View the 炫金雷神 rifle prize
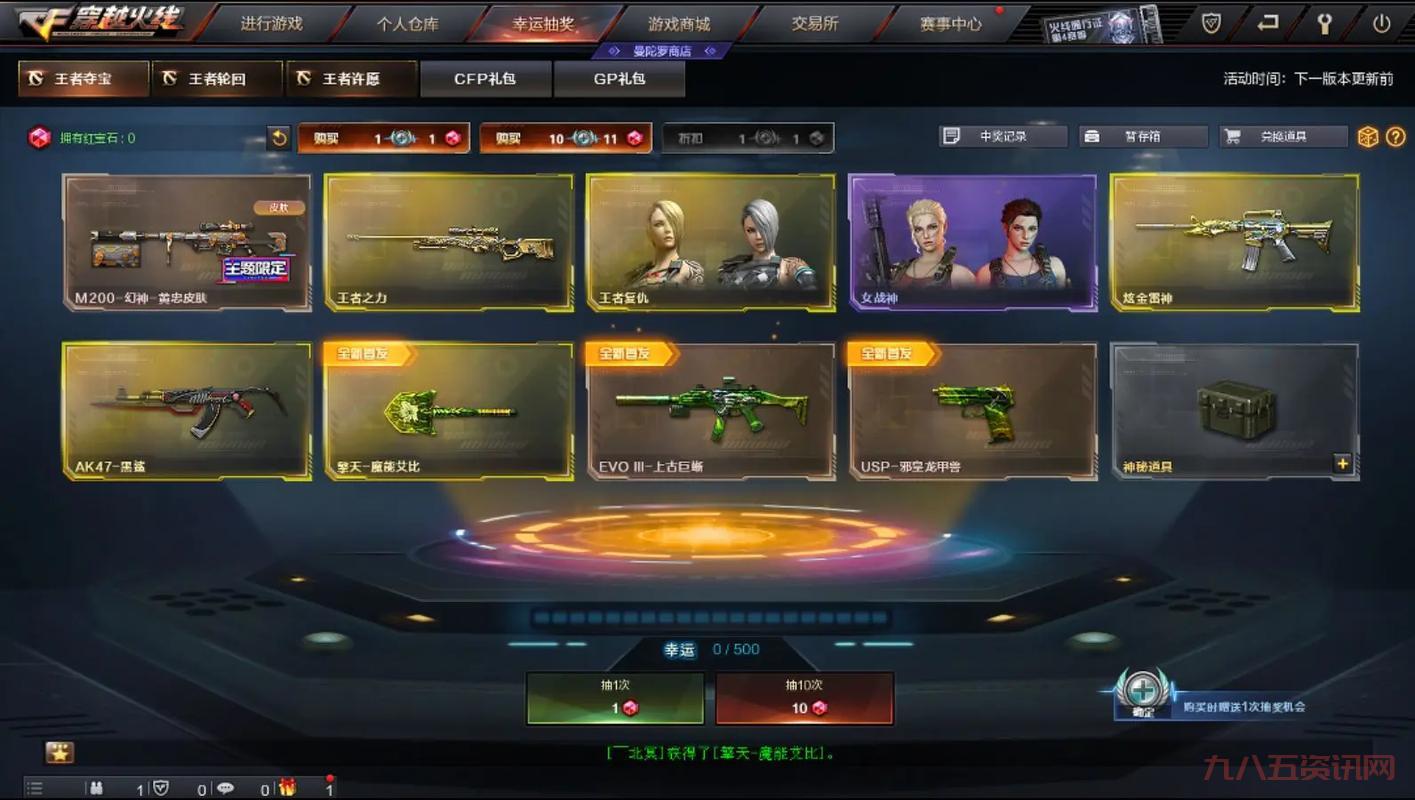1415x800 pixels. [1234, 242]
